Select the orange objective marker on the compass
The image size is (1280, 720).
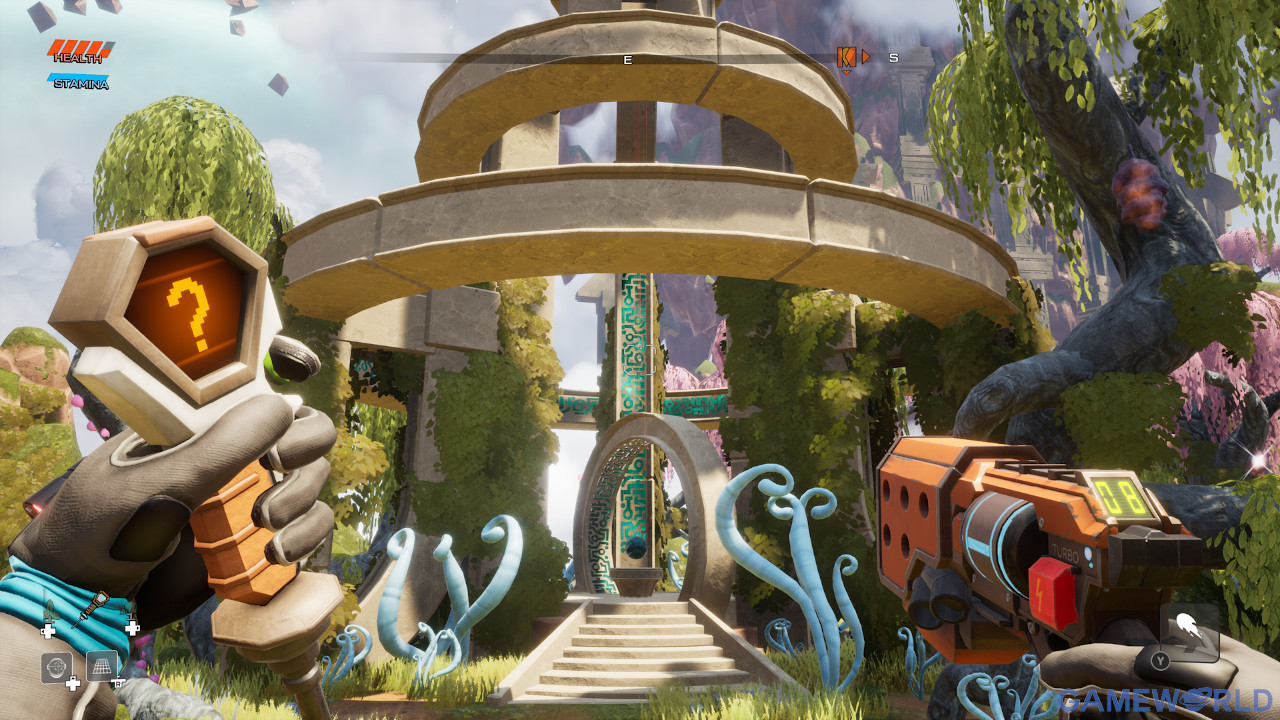tap(846, 58)
